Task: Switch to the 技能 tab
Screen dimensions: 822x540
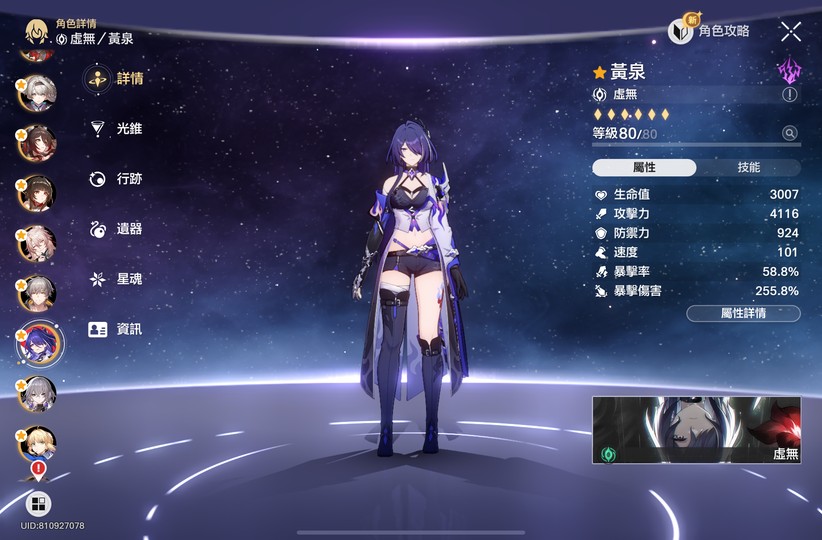Action: pos(748,168)
